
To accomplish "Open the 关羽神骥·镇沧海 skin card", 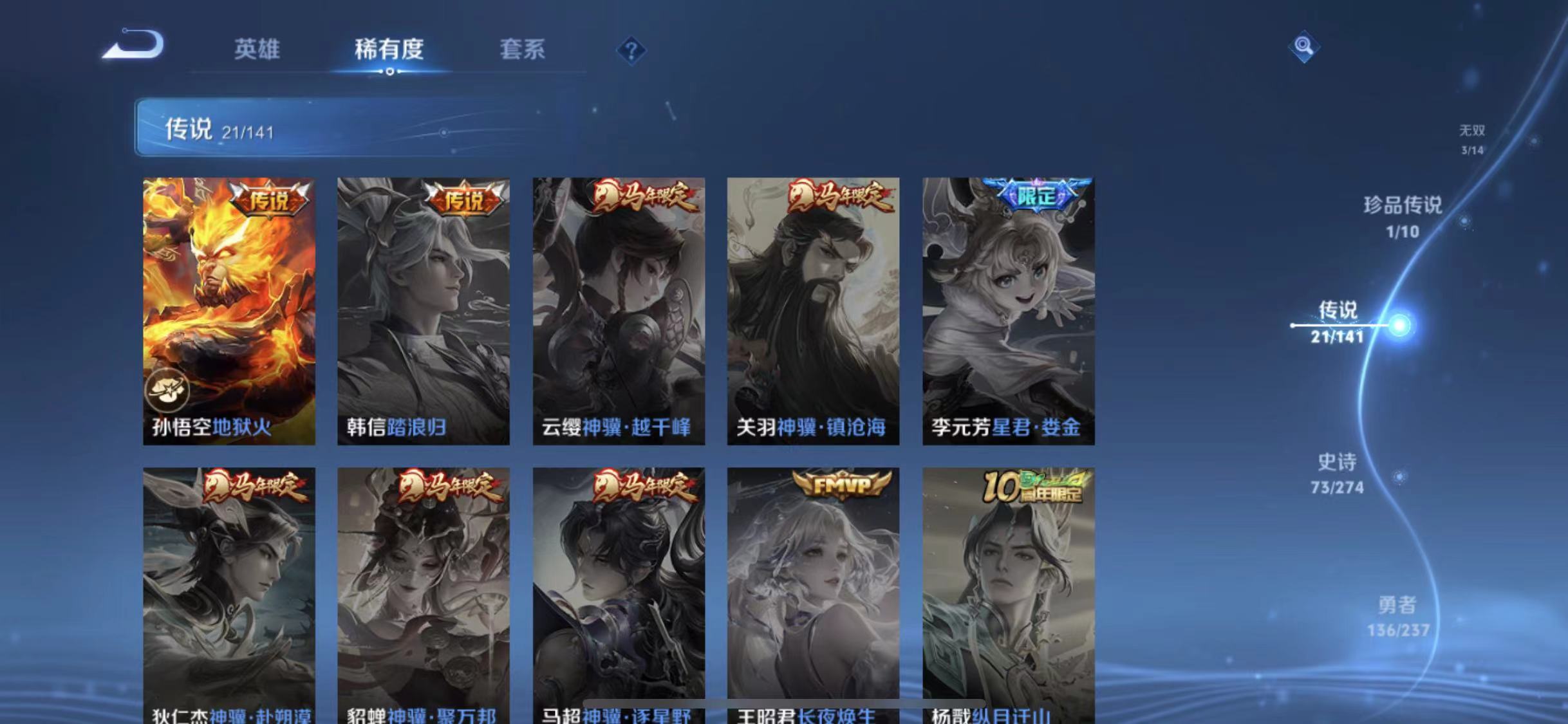I will [814, 309].
